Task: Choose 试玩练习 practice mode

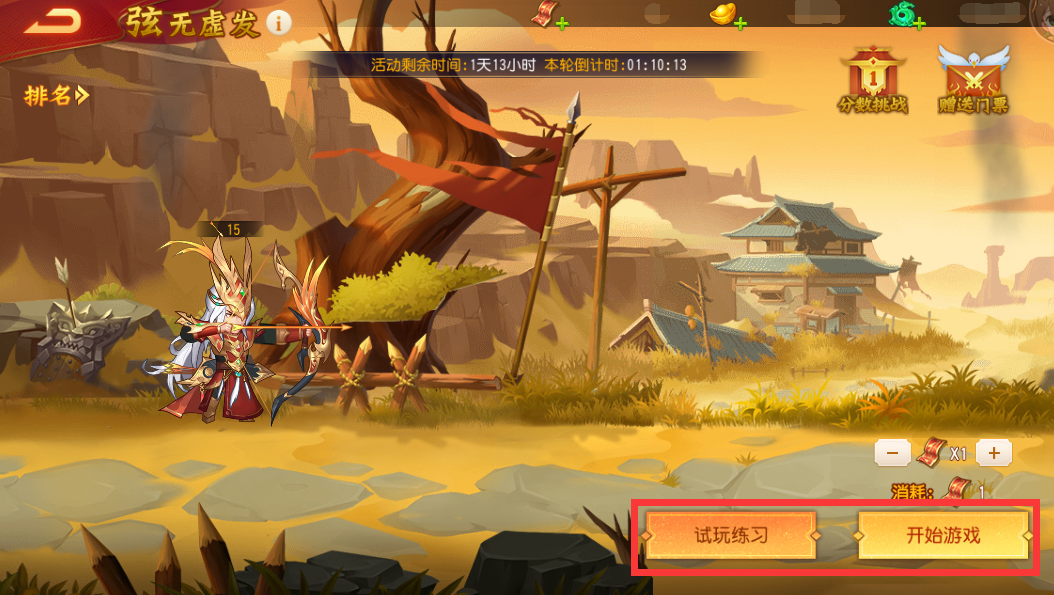Action: click(x=731, y=535)
